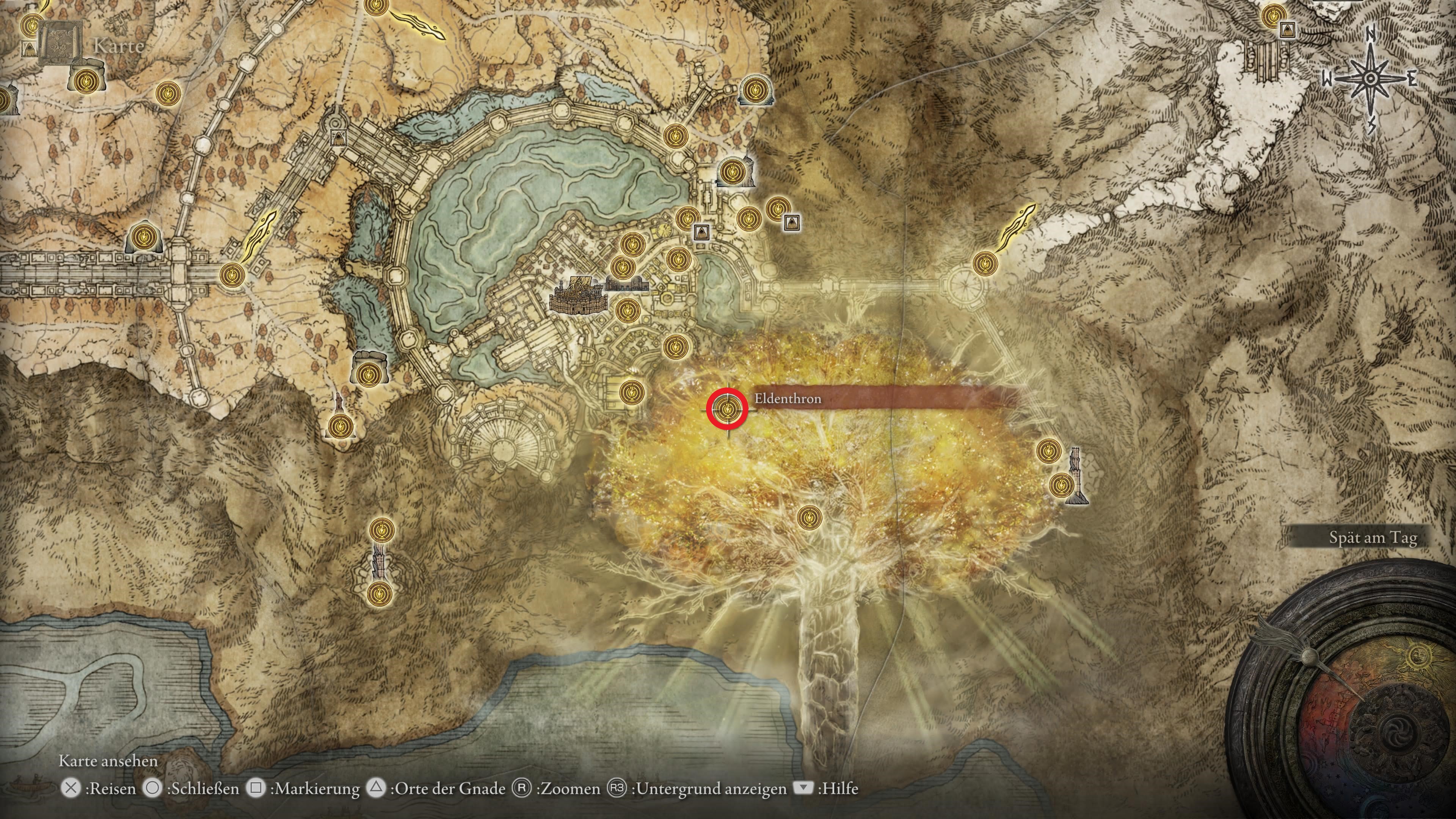Screen dimensions: 1456x819
Task: Select the bottom grace below the southwestern tower
Action: click(x=379, y=594)
